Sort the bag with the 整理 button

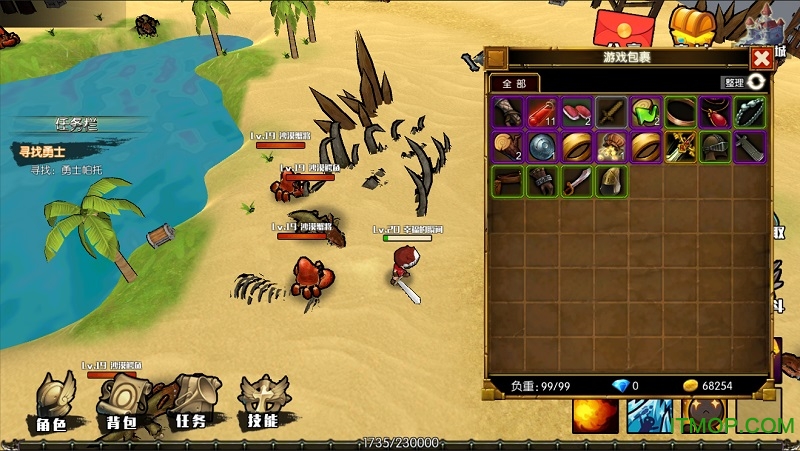[x=747, y=82]
